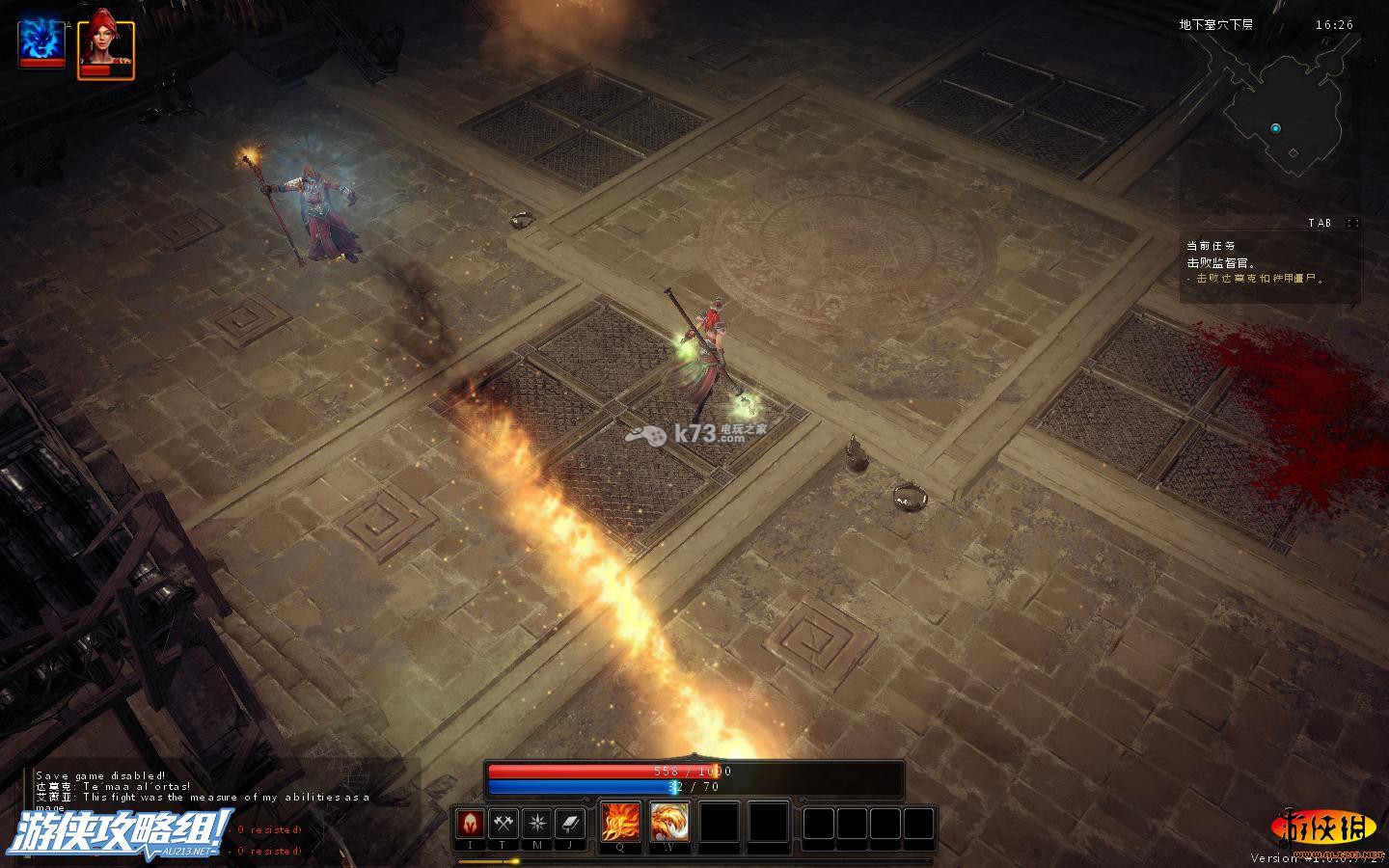Open the talents panel with crossed axes icon
Viewport: 1389px width, 868px height.
pyautogui.click(x=504, y=824)
